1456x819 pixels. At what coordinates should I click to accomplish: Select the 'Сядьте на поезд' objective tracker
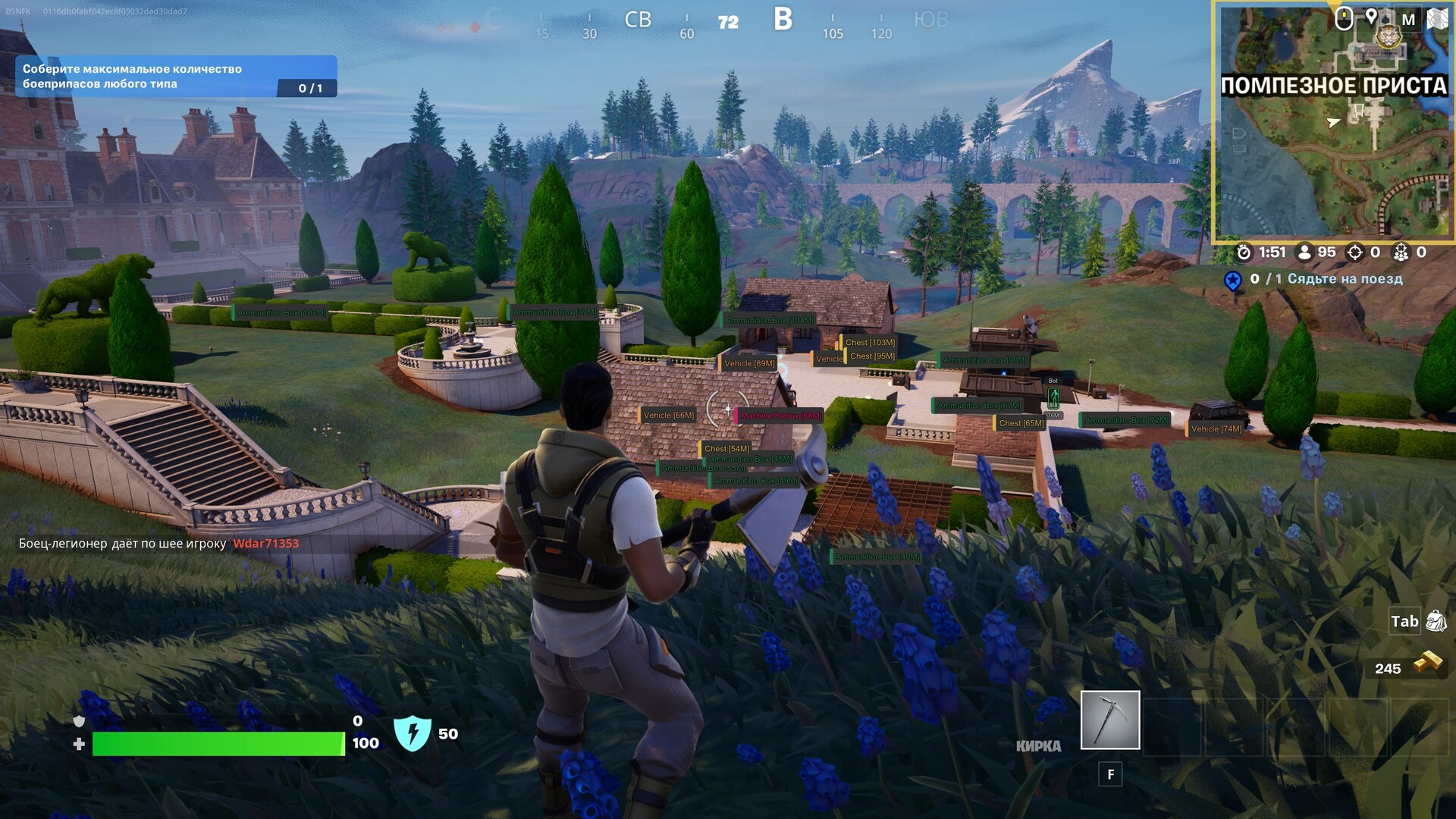coord(1313,279)
